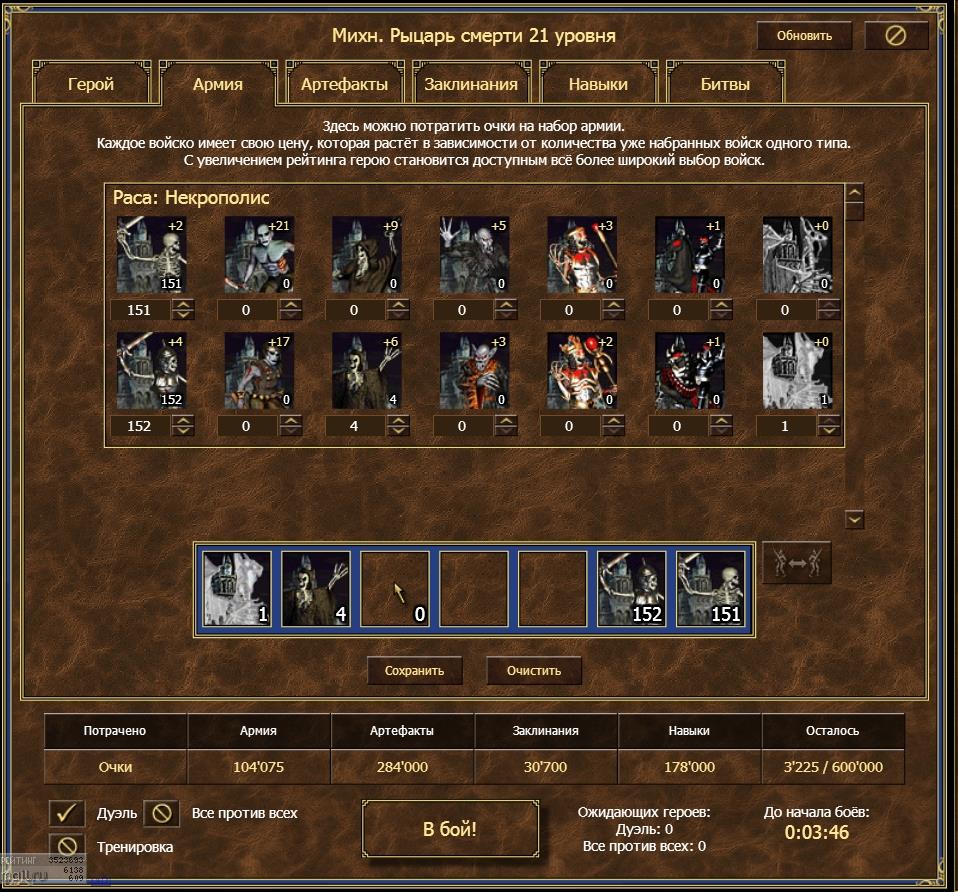Edit the troop count field reading 152
Image resolution: width=958 pixels, height=892 pixels.
pos(139,426)
